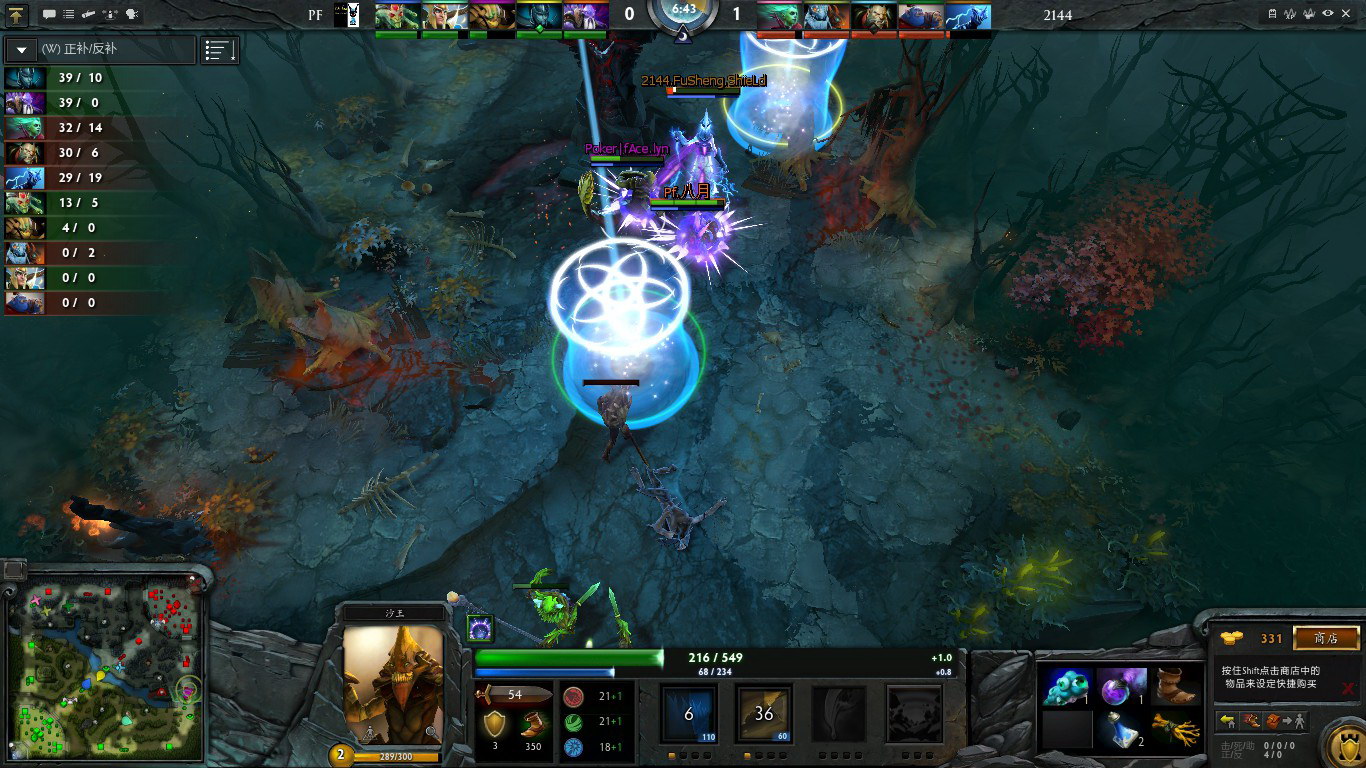This screenshot has width=1366, height=768.
Task: Toggle the list button beside the stat dropdown
Action: 219,50
